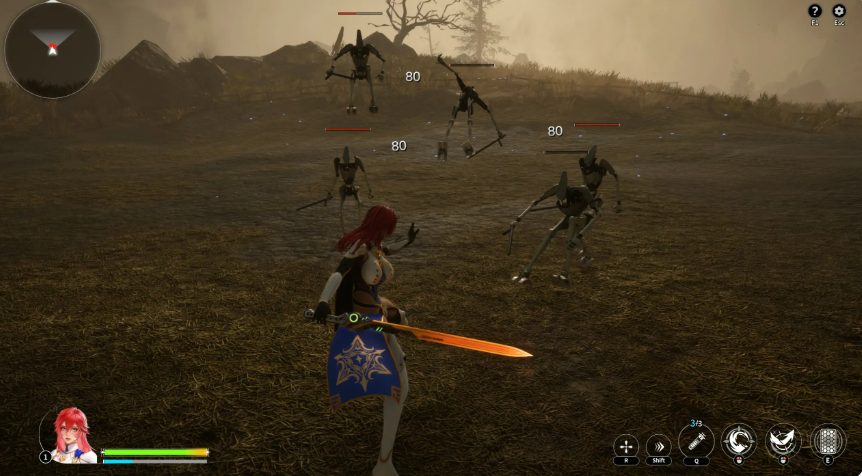The image size is (862, 476).
Task: Activate the crosshair target lock ability
Action: [x=626, y=445]
